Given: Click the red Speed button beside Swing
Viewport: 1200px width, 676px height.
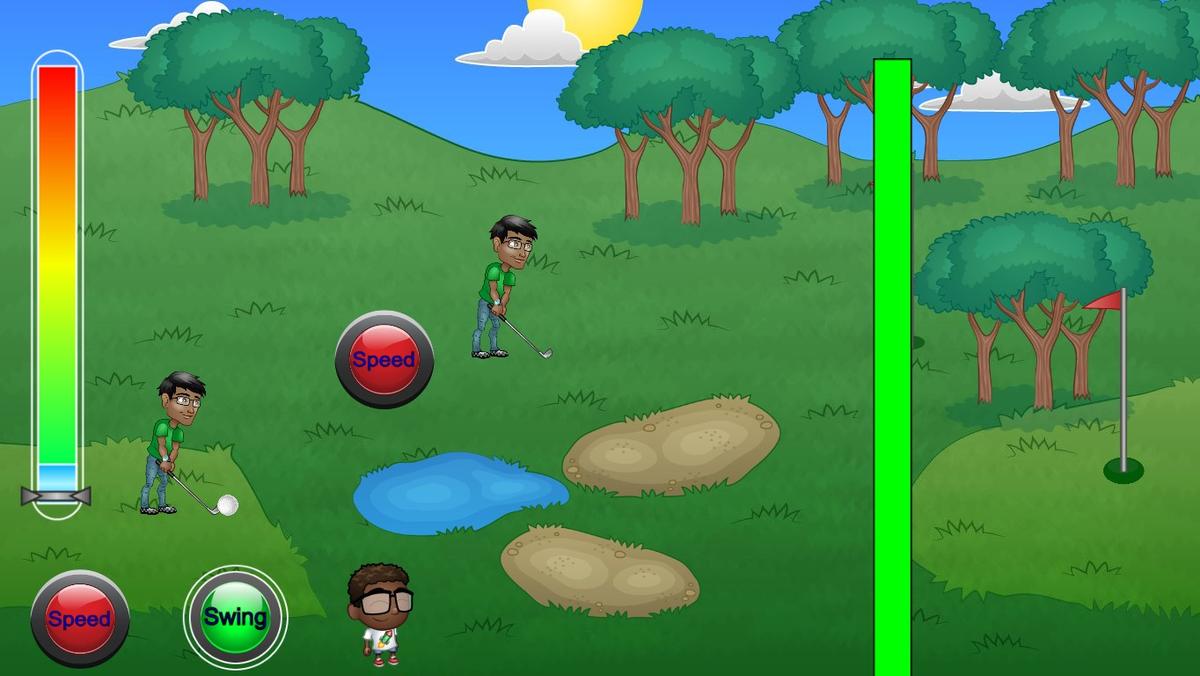Looking at the screenshot, I should [x=80, y=619].
